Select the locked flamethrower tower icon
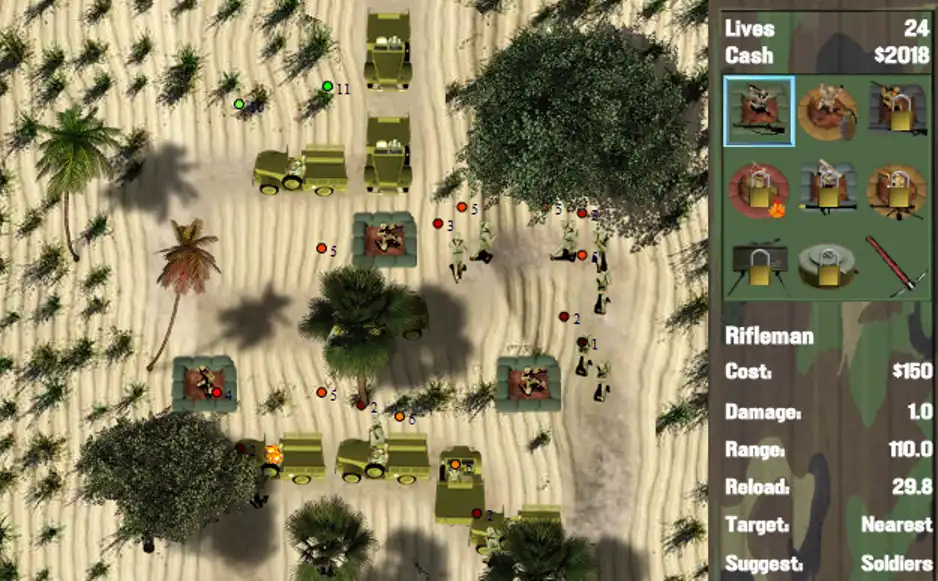Viewport: 938px width, 581px height. 759,190
